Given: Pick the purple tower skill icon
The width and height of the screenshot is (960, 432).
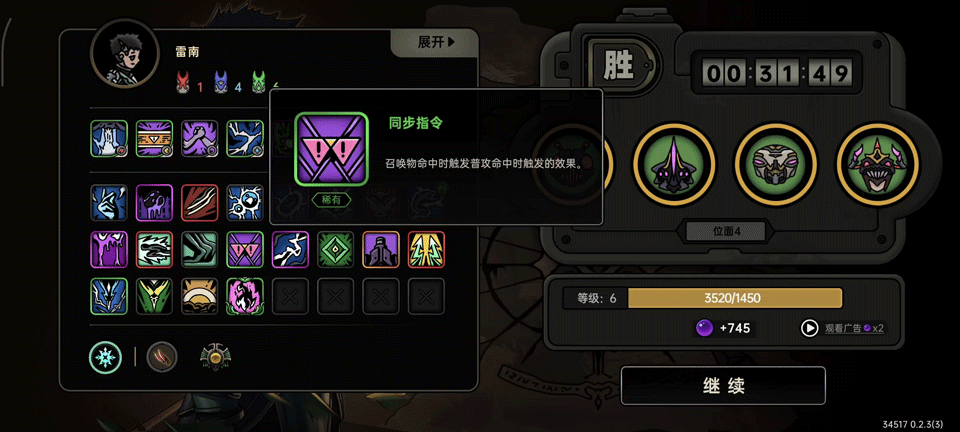Looking at the screenshot, I should pos(381,250).
